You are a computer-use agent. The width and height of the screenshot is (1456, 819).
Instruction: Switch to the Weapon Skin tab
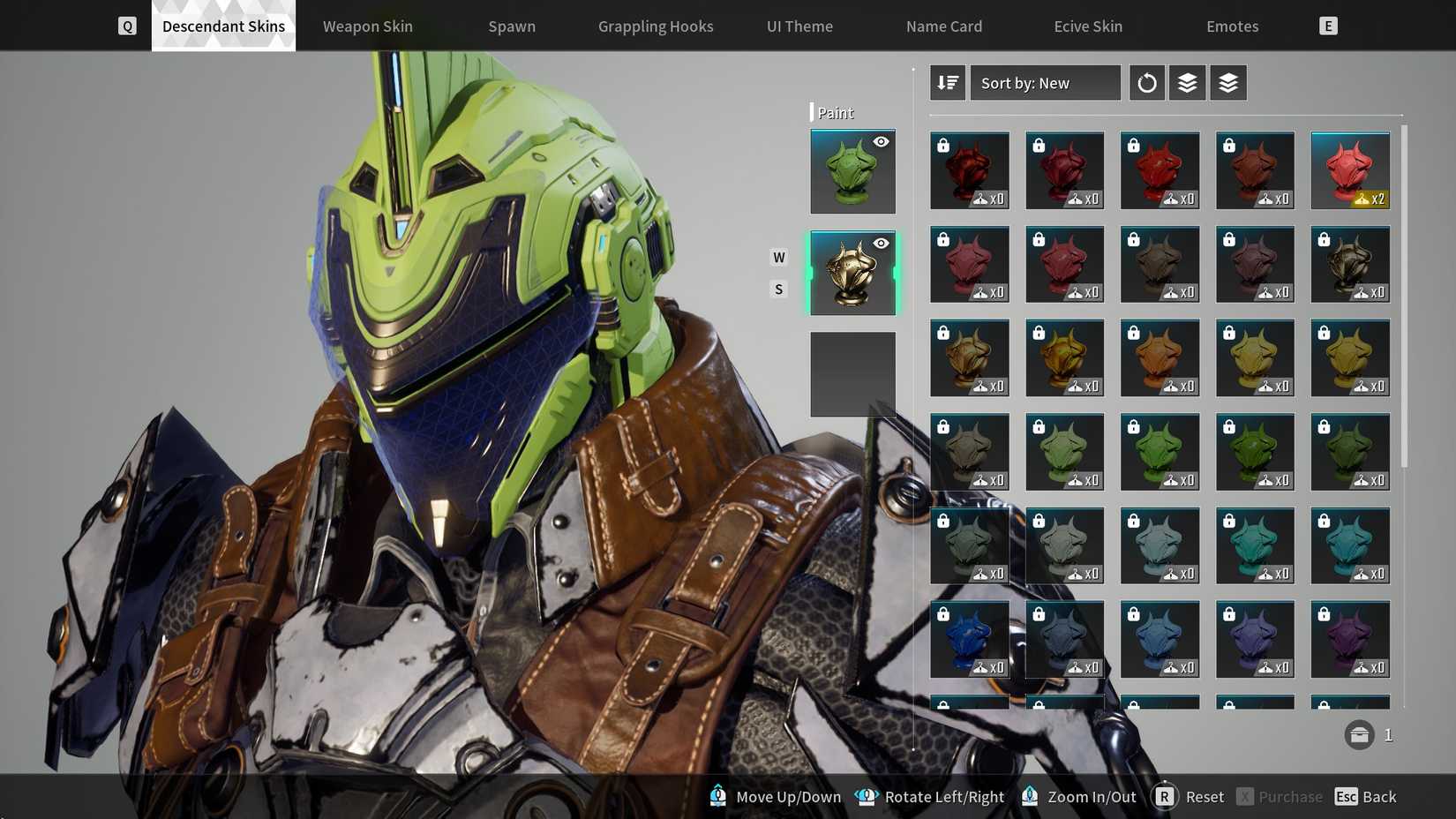tap(367, 26)
